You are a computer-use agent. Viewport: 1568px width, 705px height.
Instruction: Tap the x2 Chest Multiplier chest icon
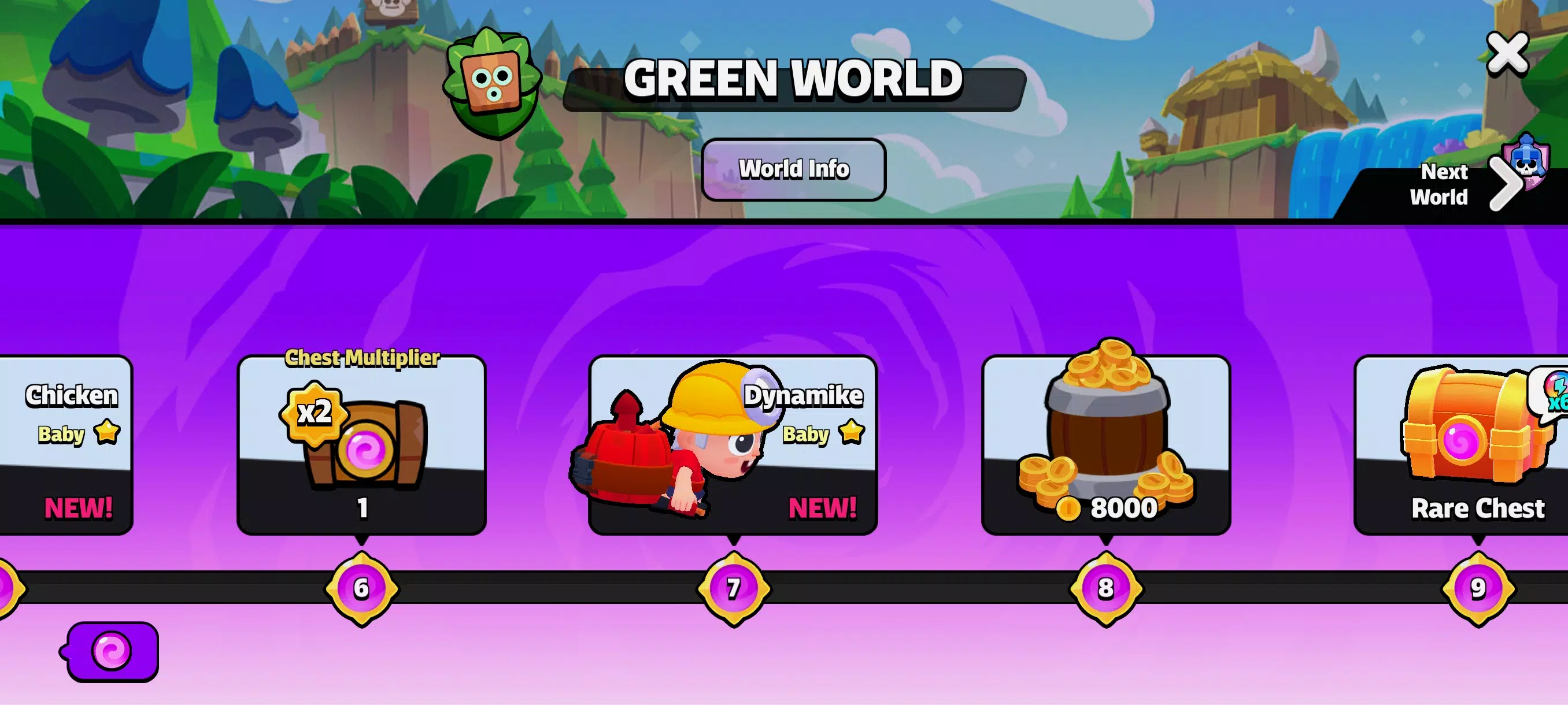[365, 444]
